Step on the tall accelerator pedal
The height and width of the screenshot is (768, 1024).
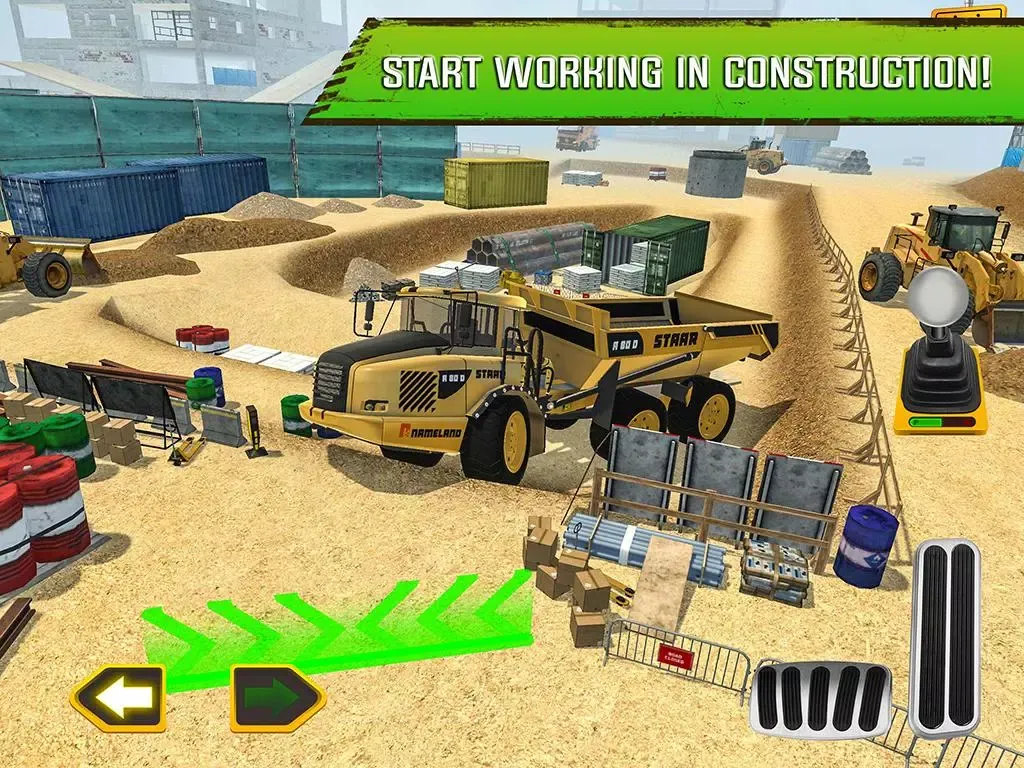pyautogui.click(x=946, y=636)
